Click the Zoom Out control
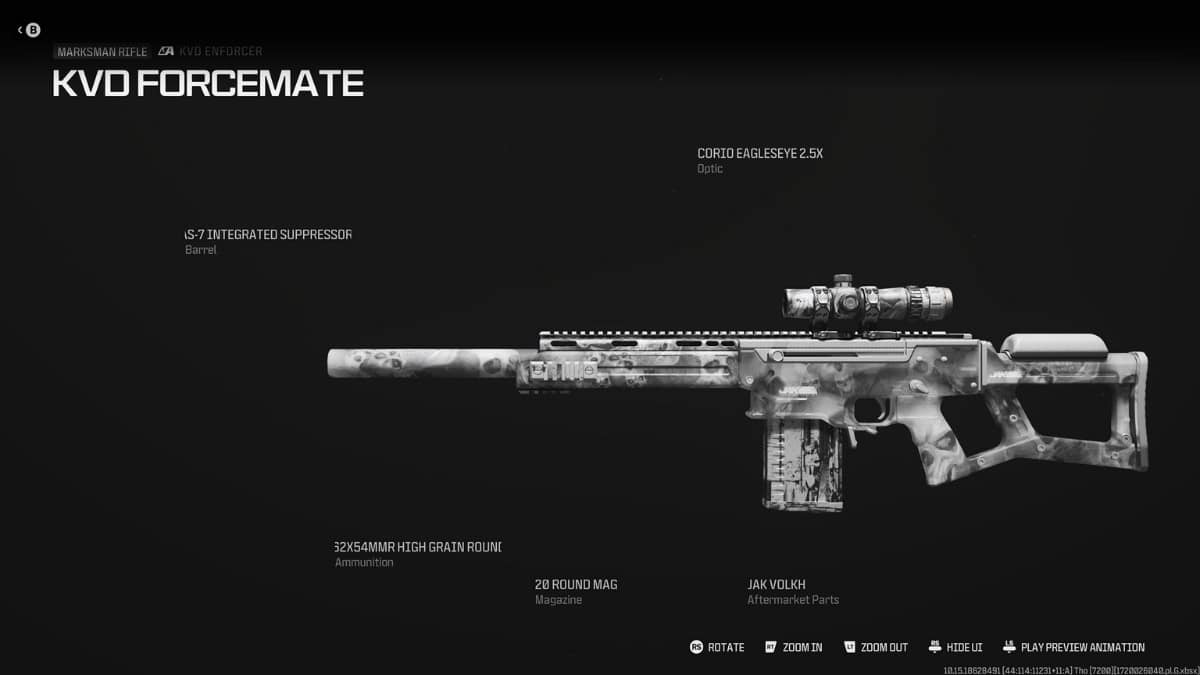The height and width of the screenshot is (675, 1200). 875,647
